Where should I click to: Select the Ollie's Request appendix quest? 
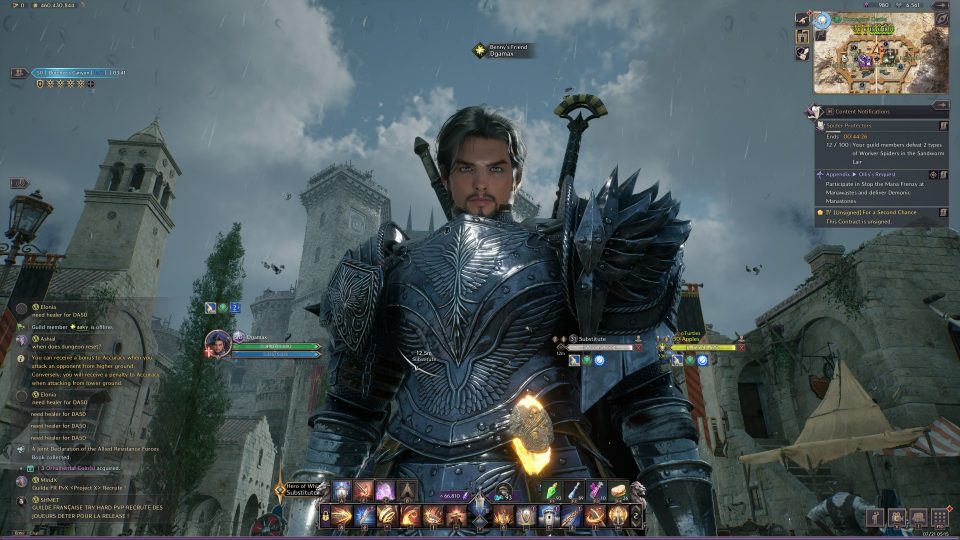(x=874, y=173)
